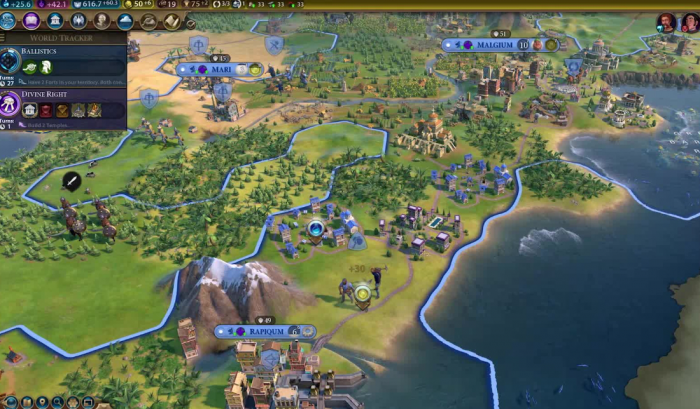Click the Malgium city banner
Viewport: 700px width, 409px height.
tap(495, 45)
